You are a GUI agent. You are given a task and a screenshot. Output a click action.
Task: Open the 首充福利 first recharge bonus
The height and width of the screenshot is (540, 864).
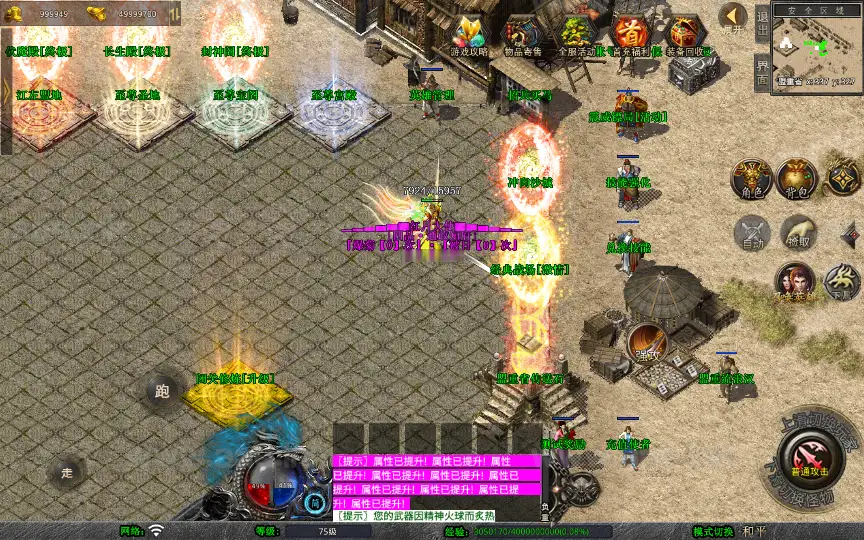coord(630,34)
